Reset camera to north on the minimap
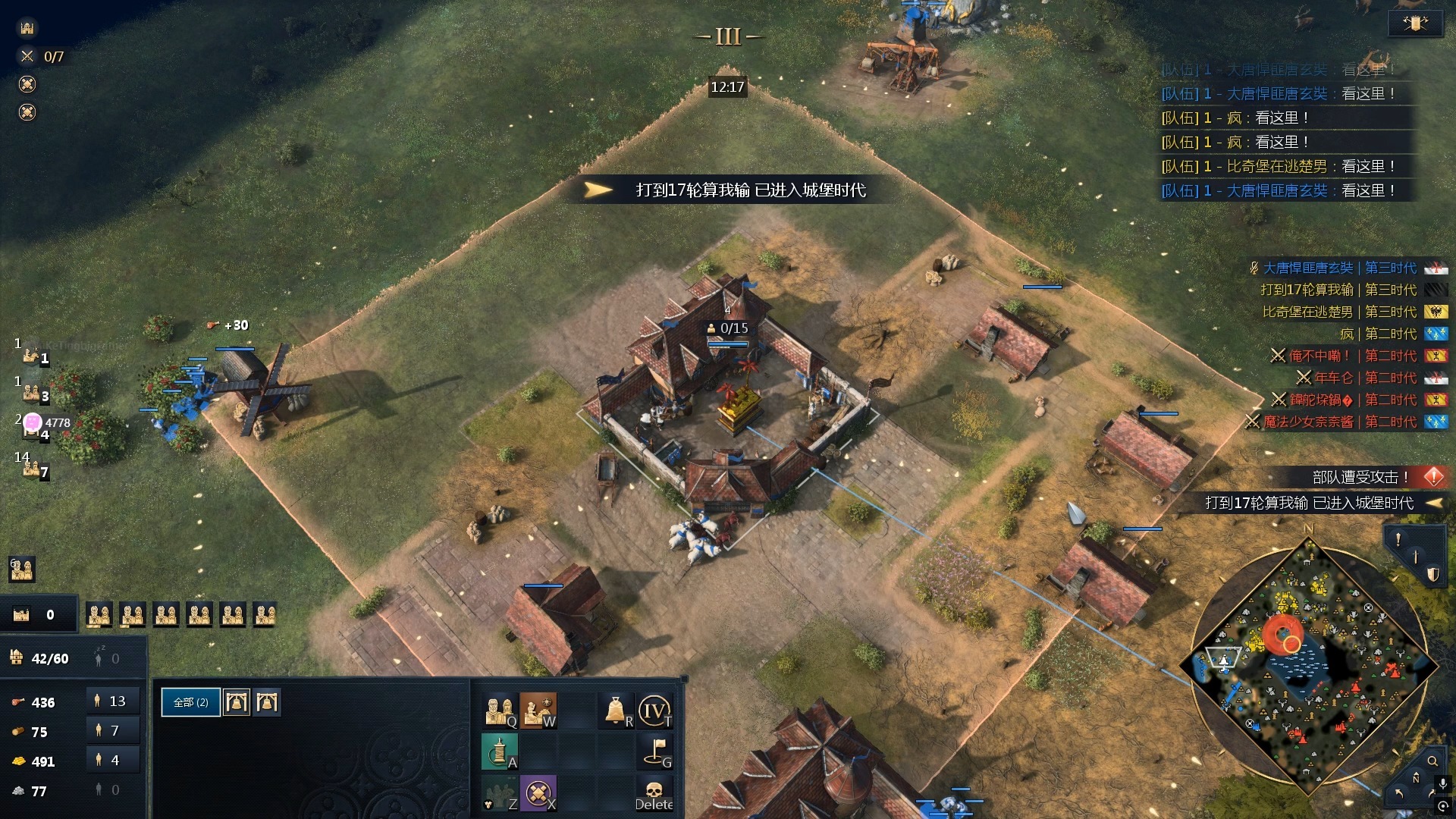This screenshot has height=819, width=1456. 1416,779
